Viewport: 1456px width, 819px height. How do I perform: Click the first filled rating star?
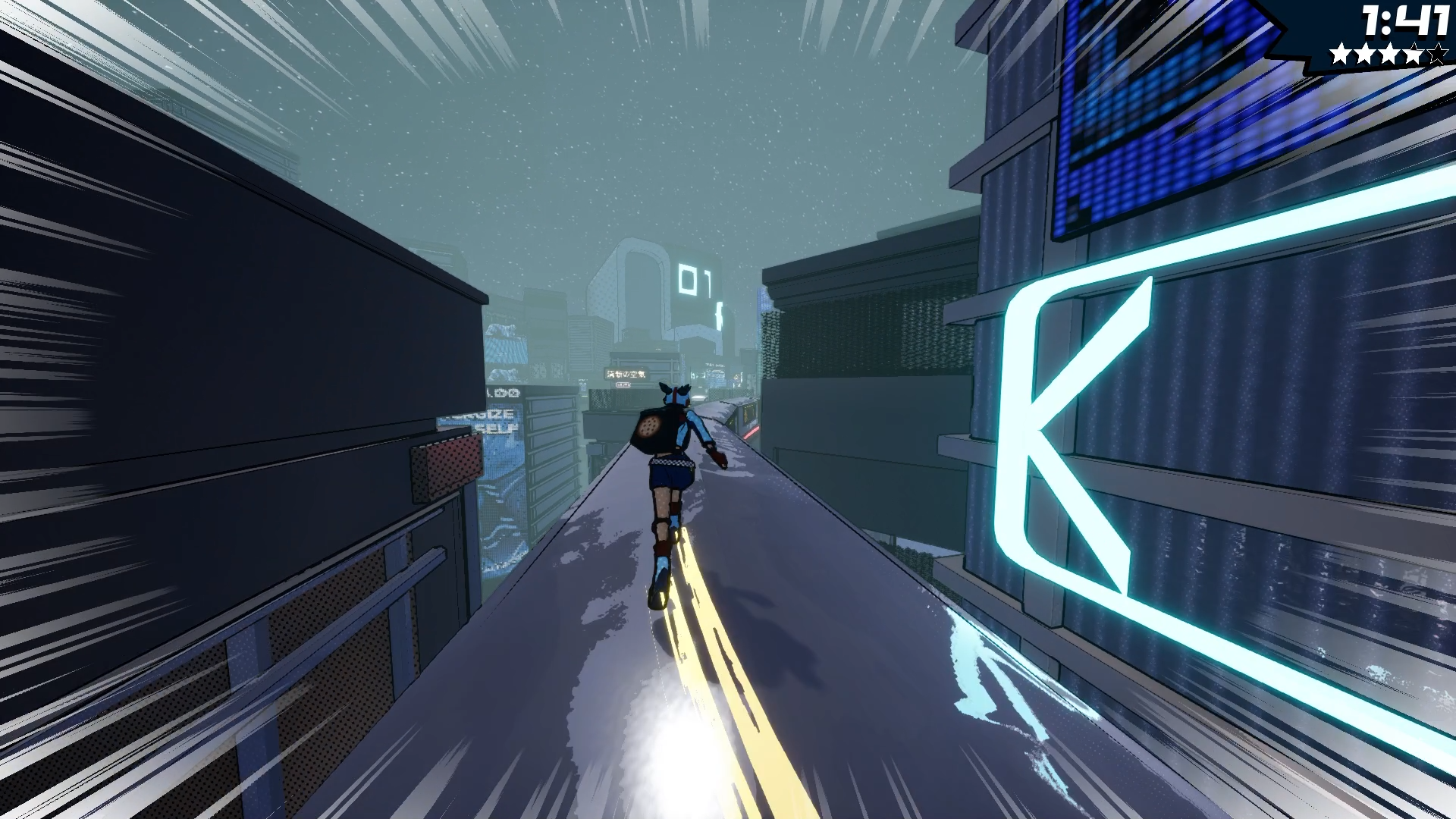point(1341,55)
